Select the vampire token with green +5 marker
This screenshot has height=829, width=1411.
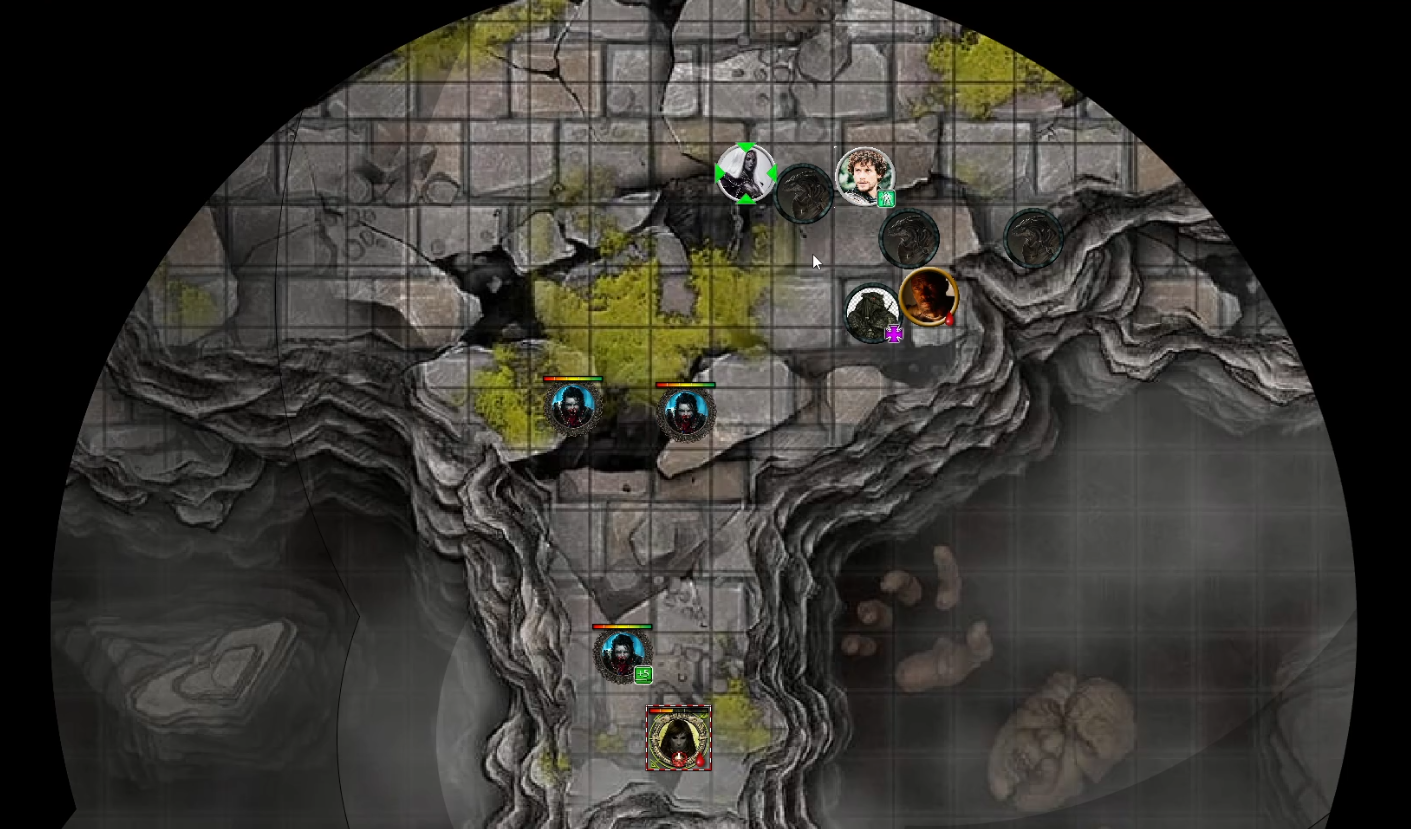[621, 655]
